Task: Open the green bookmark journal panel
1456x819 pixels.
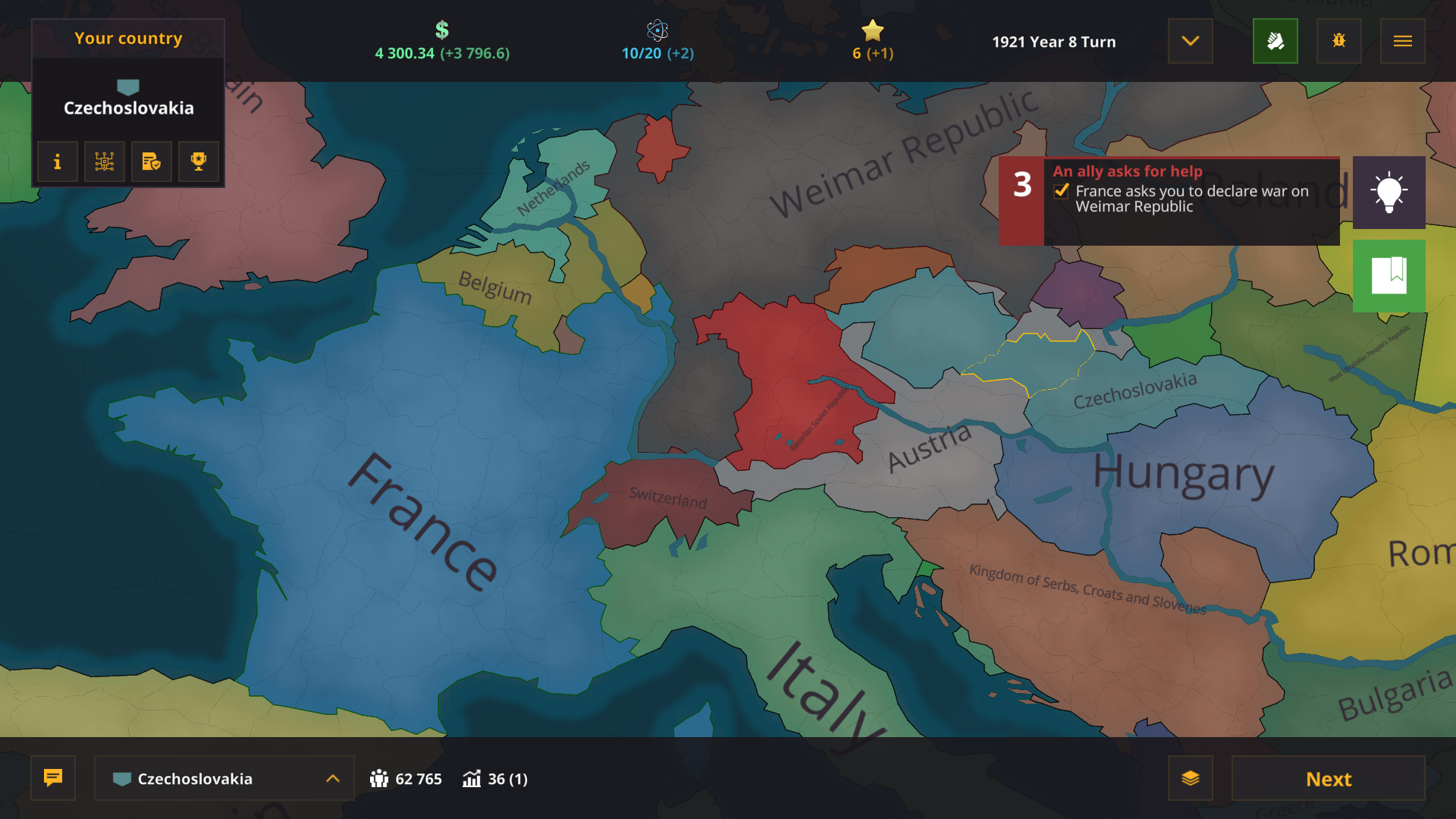Action: pos(1389,275)
